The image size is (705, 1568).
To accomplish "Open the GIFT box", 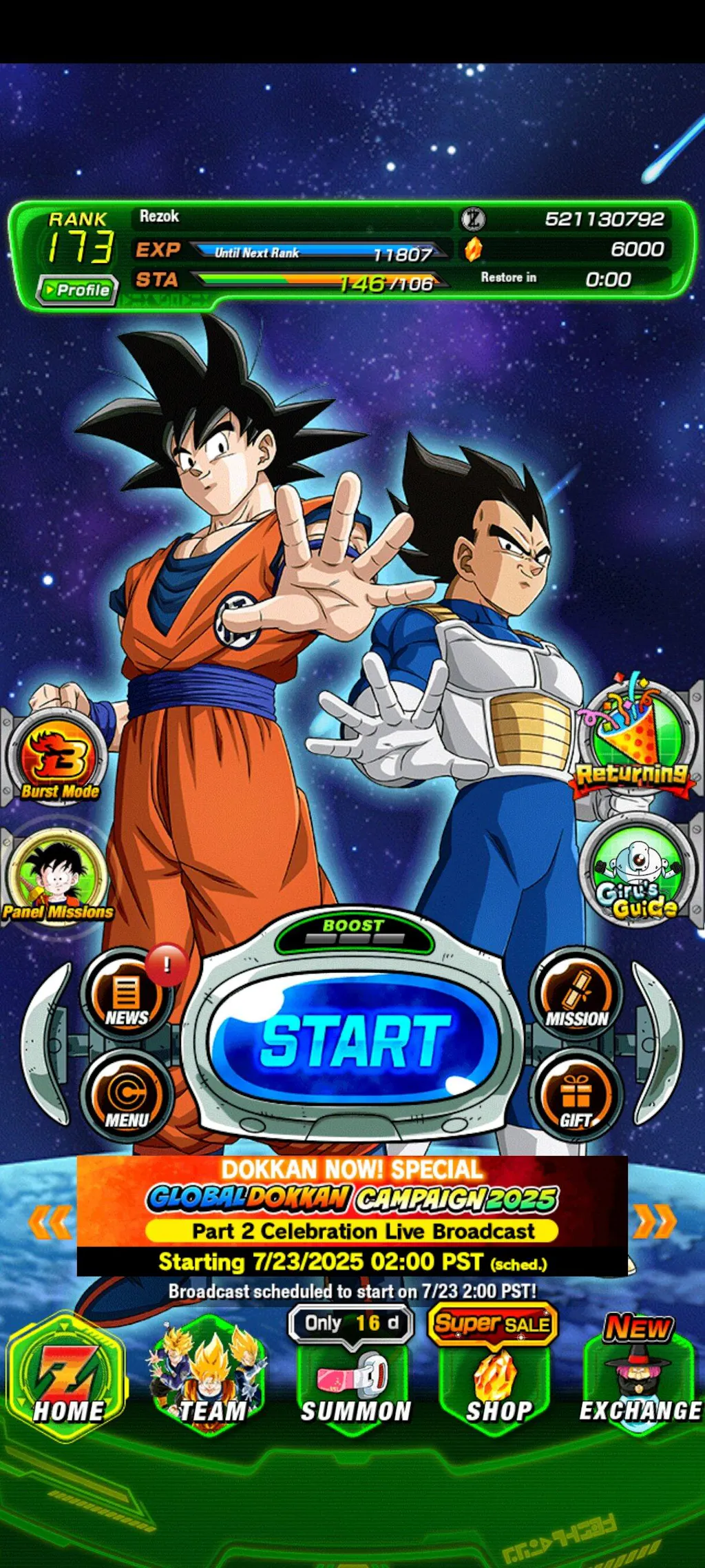I will point(577,1096).
